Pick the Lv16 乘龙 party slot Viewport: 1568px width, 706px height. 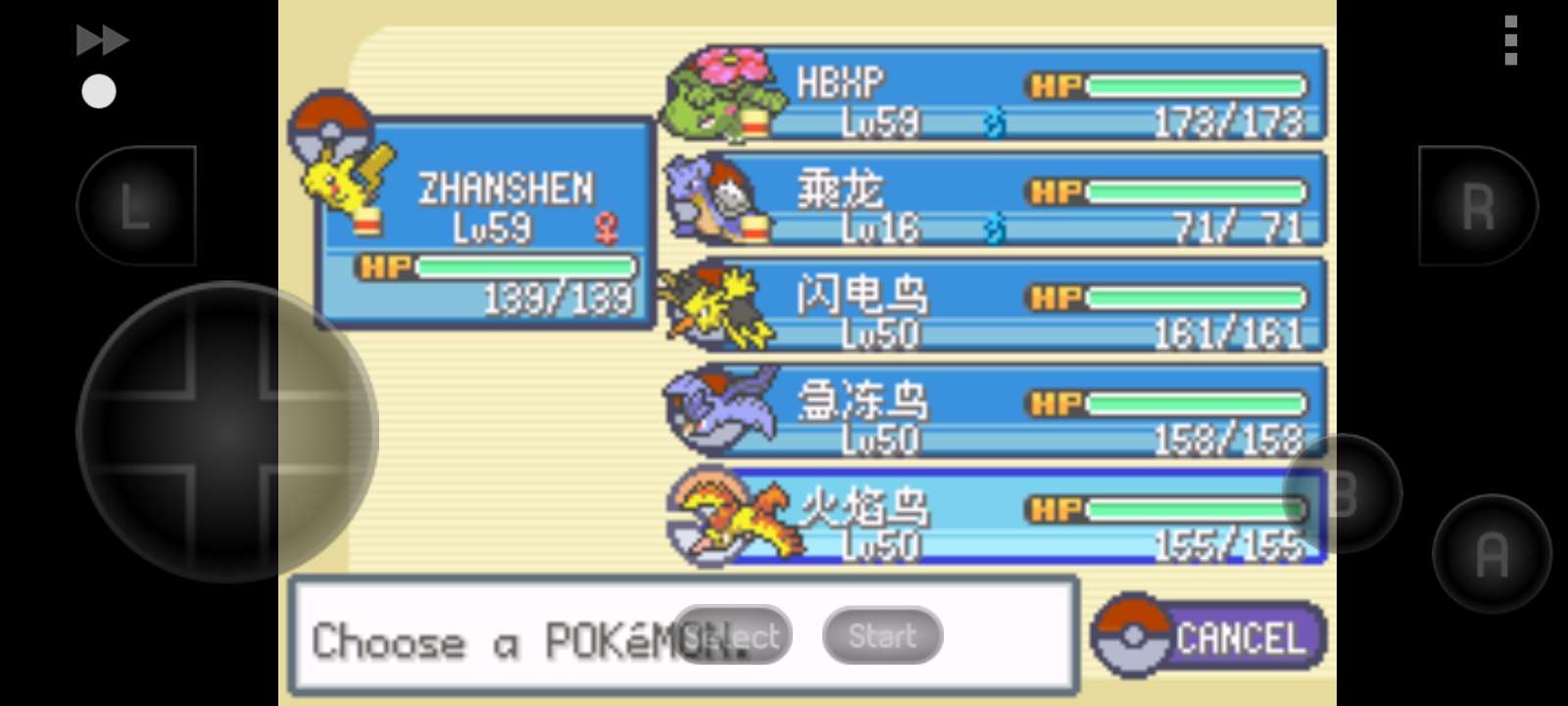tap(995, 200)
